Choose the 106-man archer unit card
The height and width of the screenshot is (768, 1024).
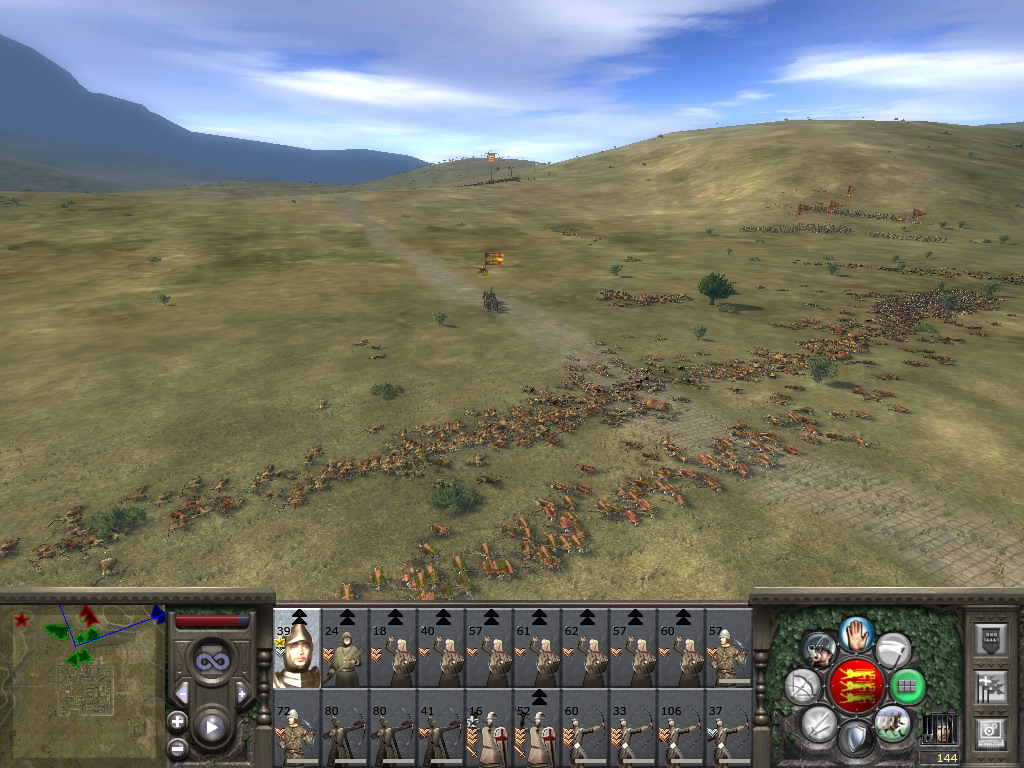pos(681,727)
